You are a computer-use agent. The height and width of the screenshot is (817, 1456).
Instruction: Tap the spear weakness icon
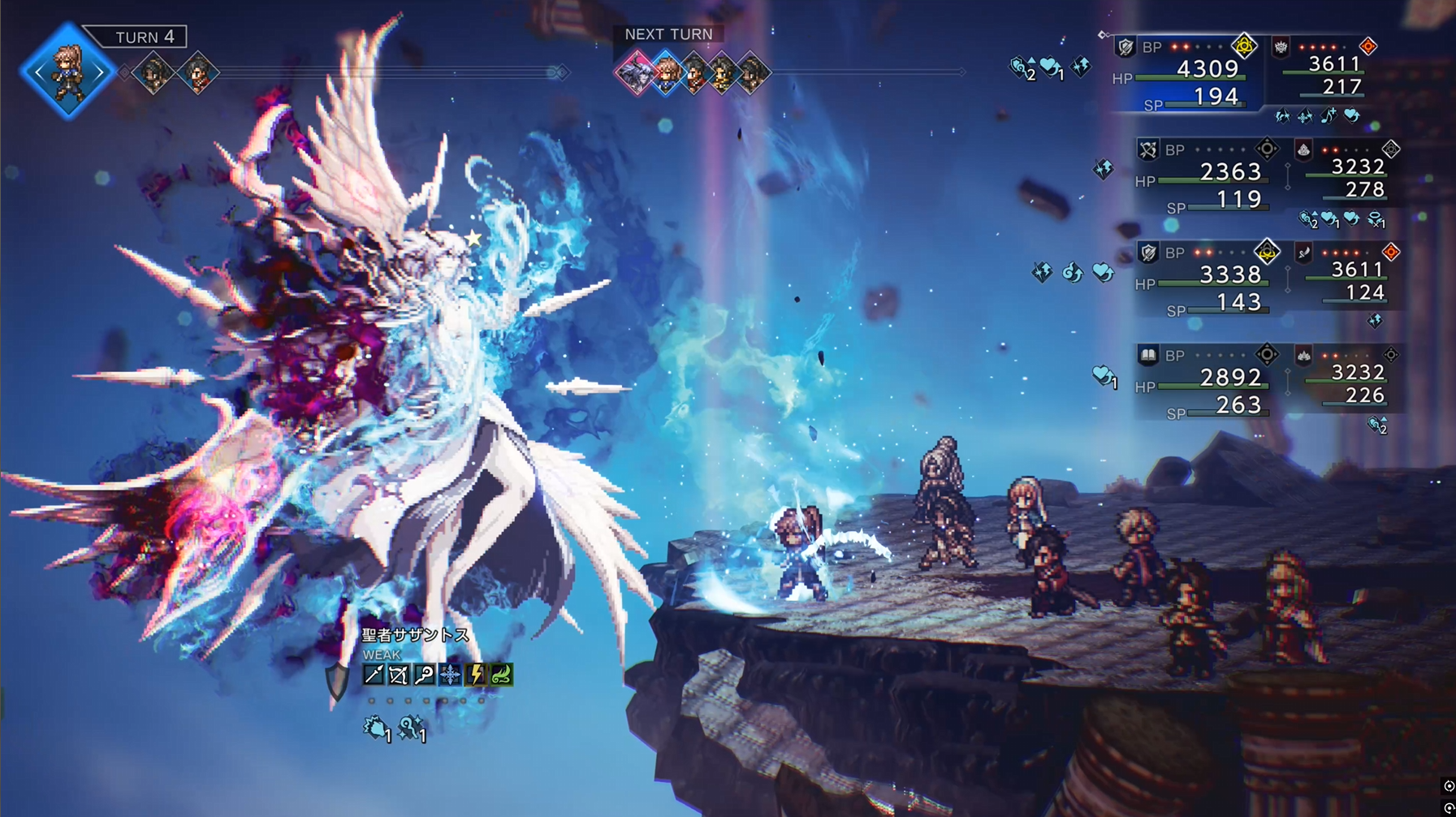point(373,675)
